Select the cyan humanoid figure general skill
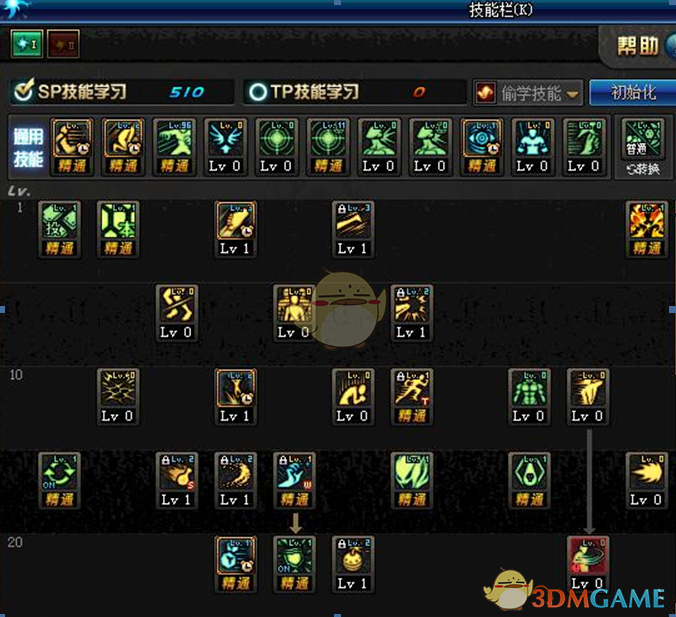Screen dimensions: 676x617 (x=531, y=137)
